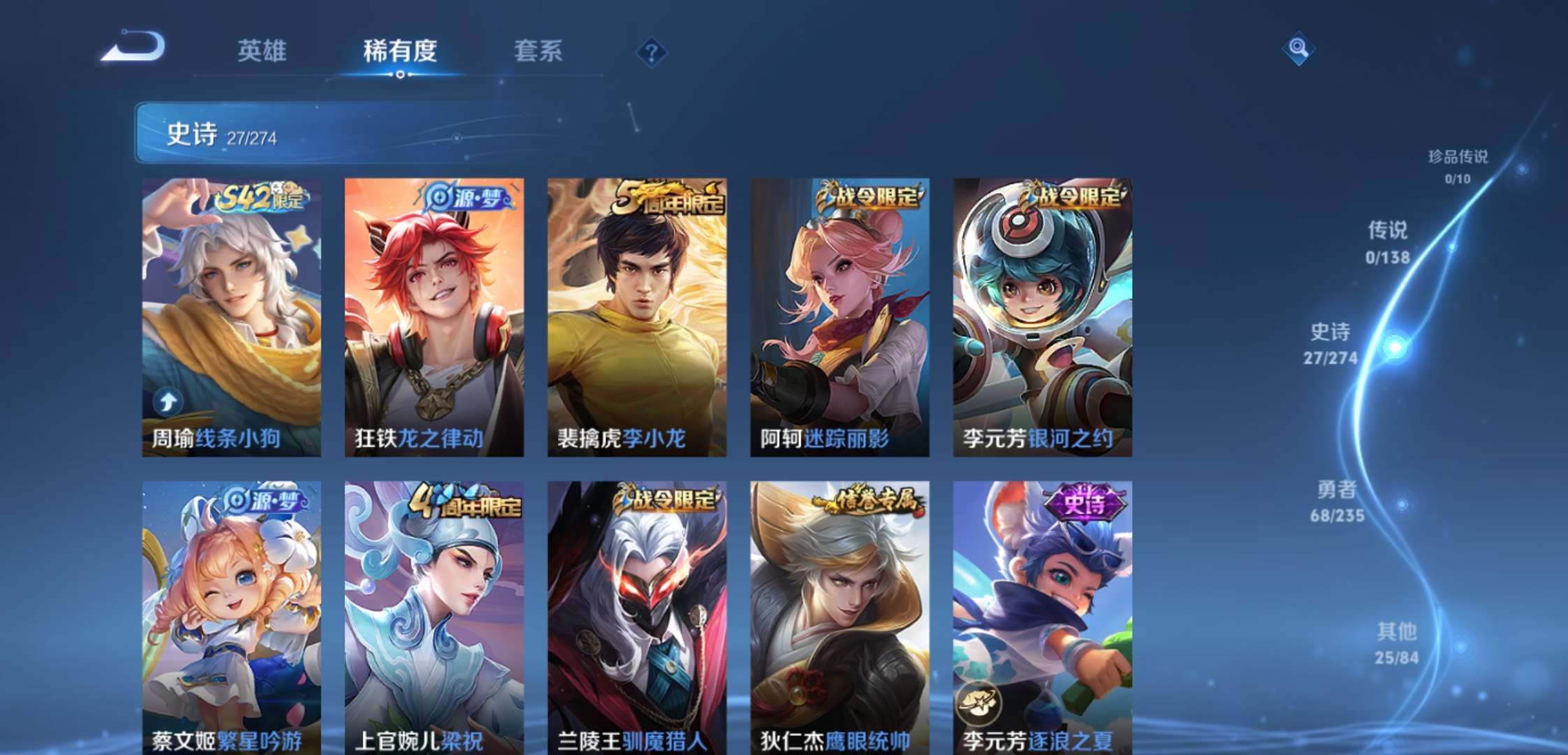
Task: Open the search magnifier icon
Action: pos(1298,49)
